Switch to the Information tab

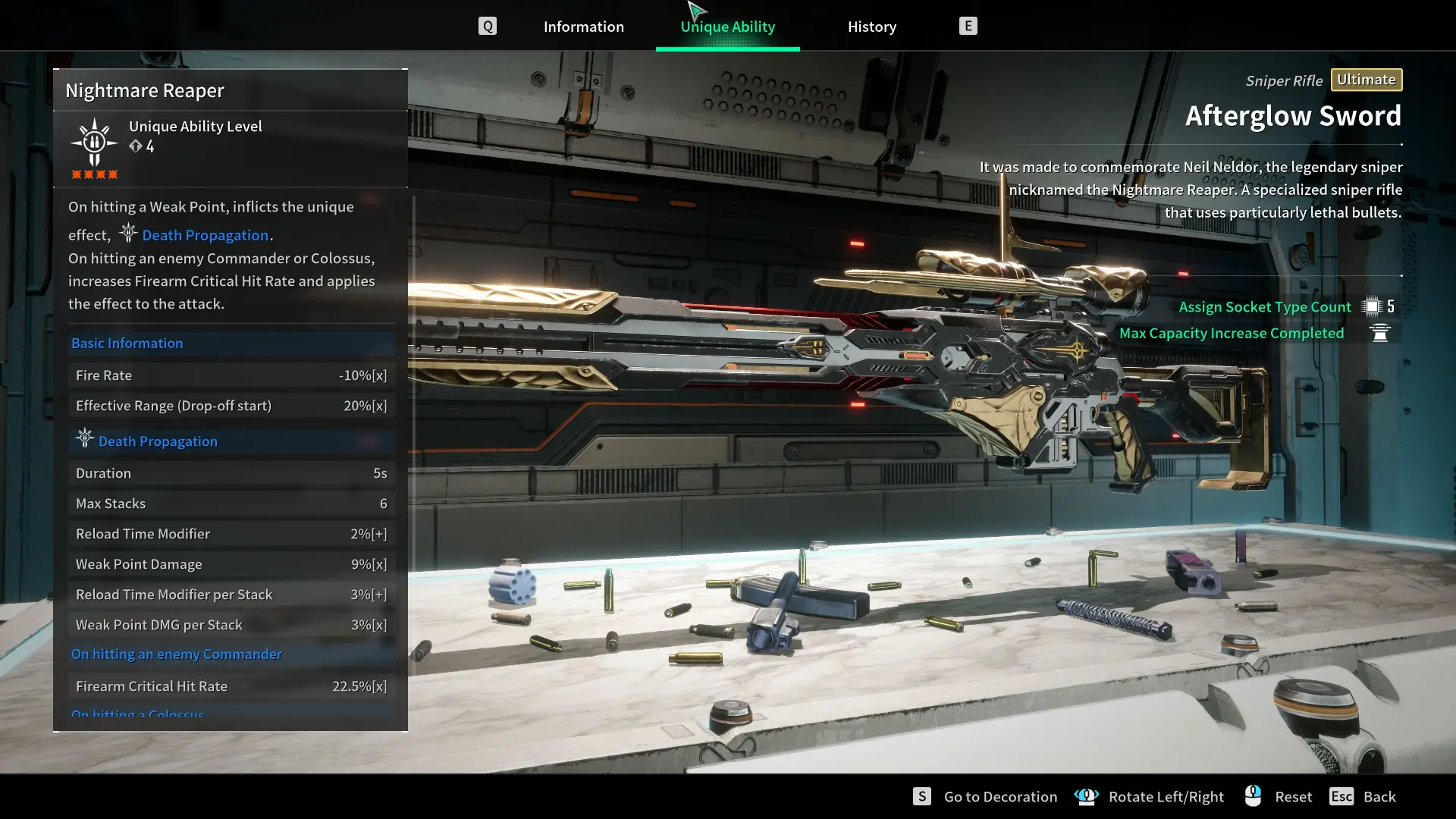583,27
